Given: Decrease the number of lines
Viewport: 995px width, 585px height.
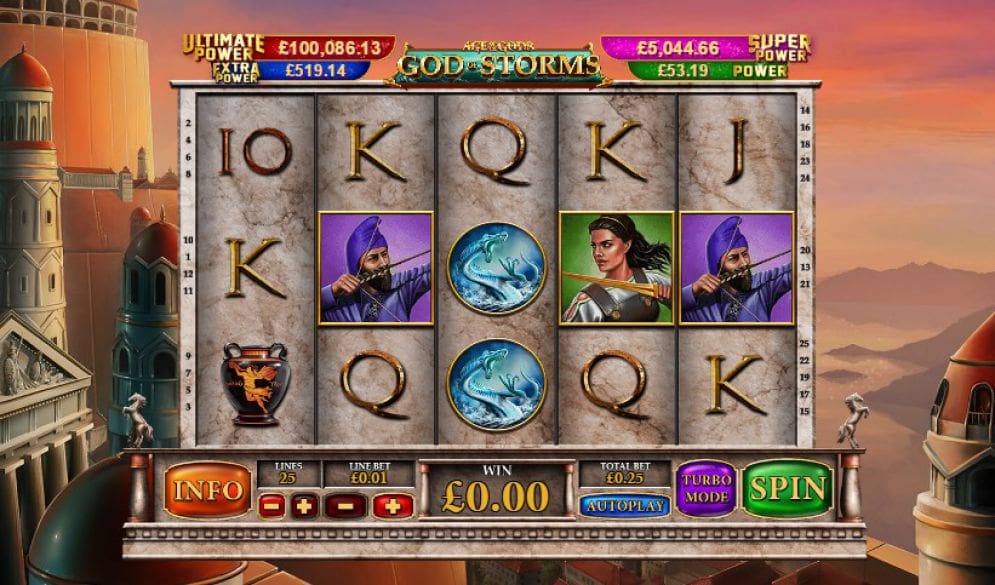Looking at the screenshot, I should 271,506.
